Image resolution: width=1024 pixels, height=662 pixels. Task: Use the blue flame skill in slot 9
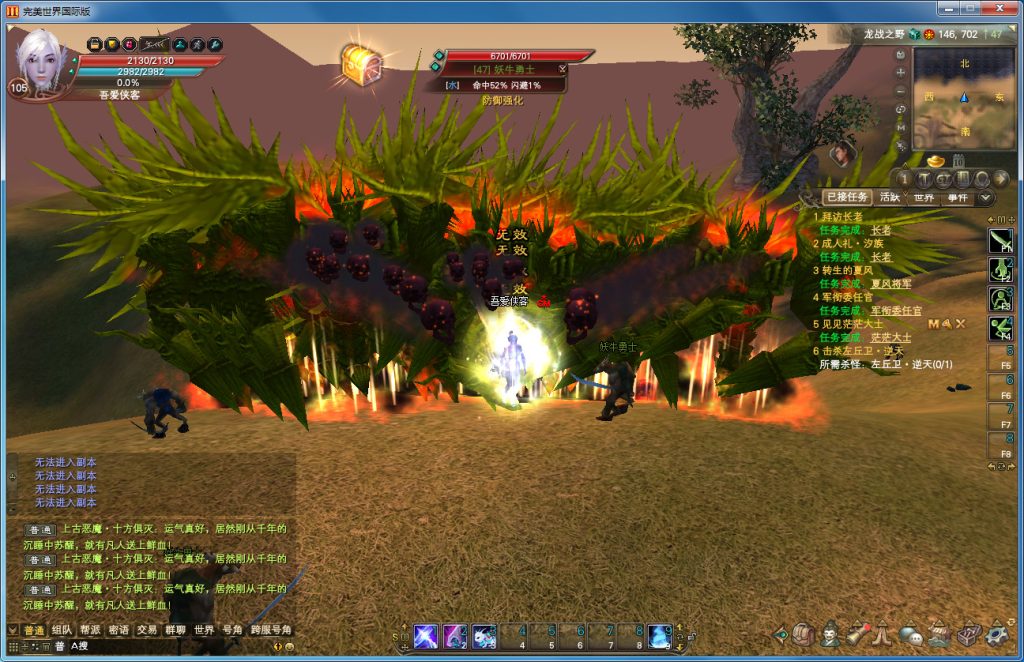659,635
